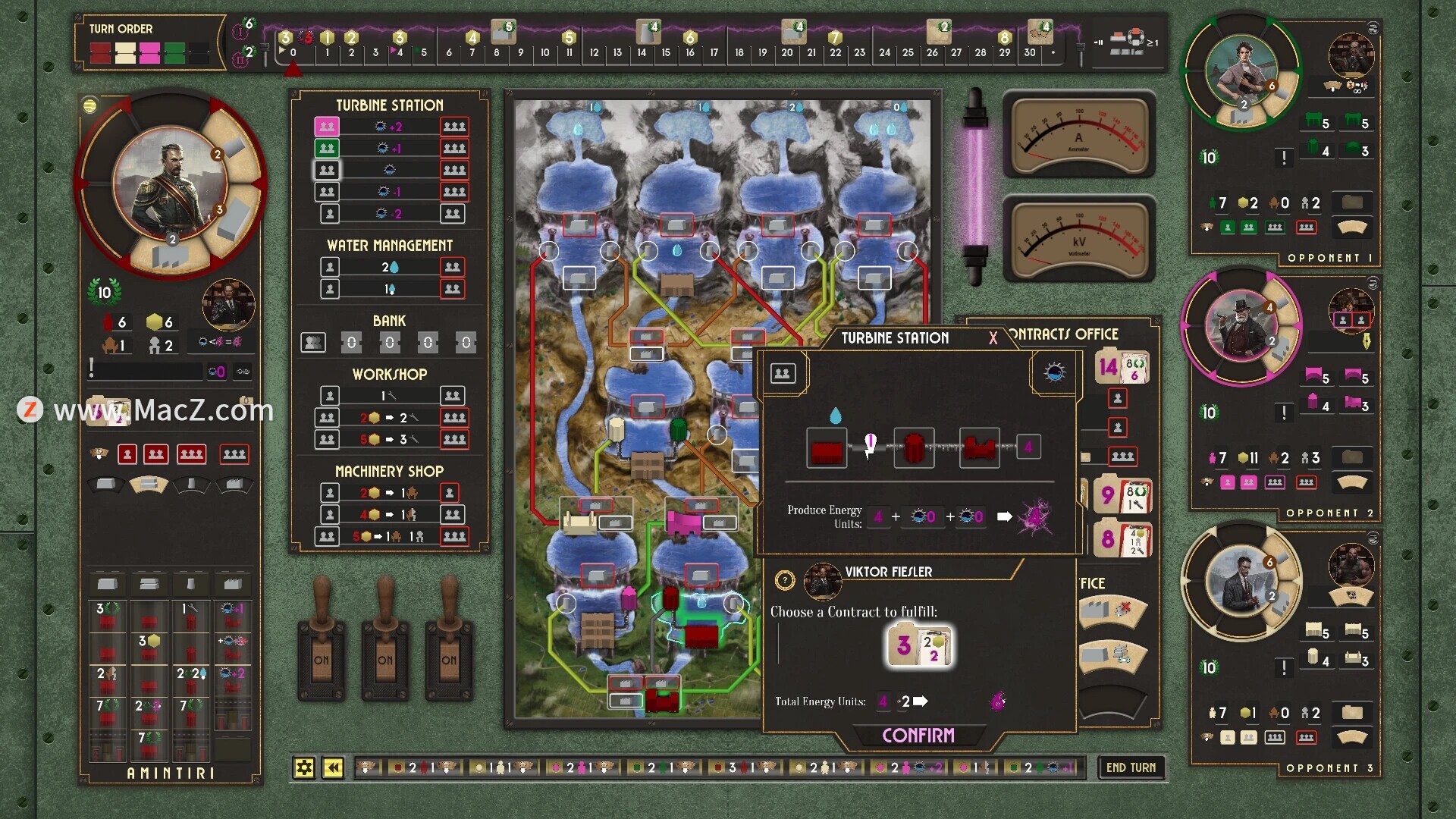This screenshot has width=1456, height=819.
Task: Select Turbine Station minus-2 action row
Action: pyautogui.click(x=390, y=214)
